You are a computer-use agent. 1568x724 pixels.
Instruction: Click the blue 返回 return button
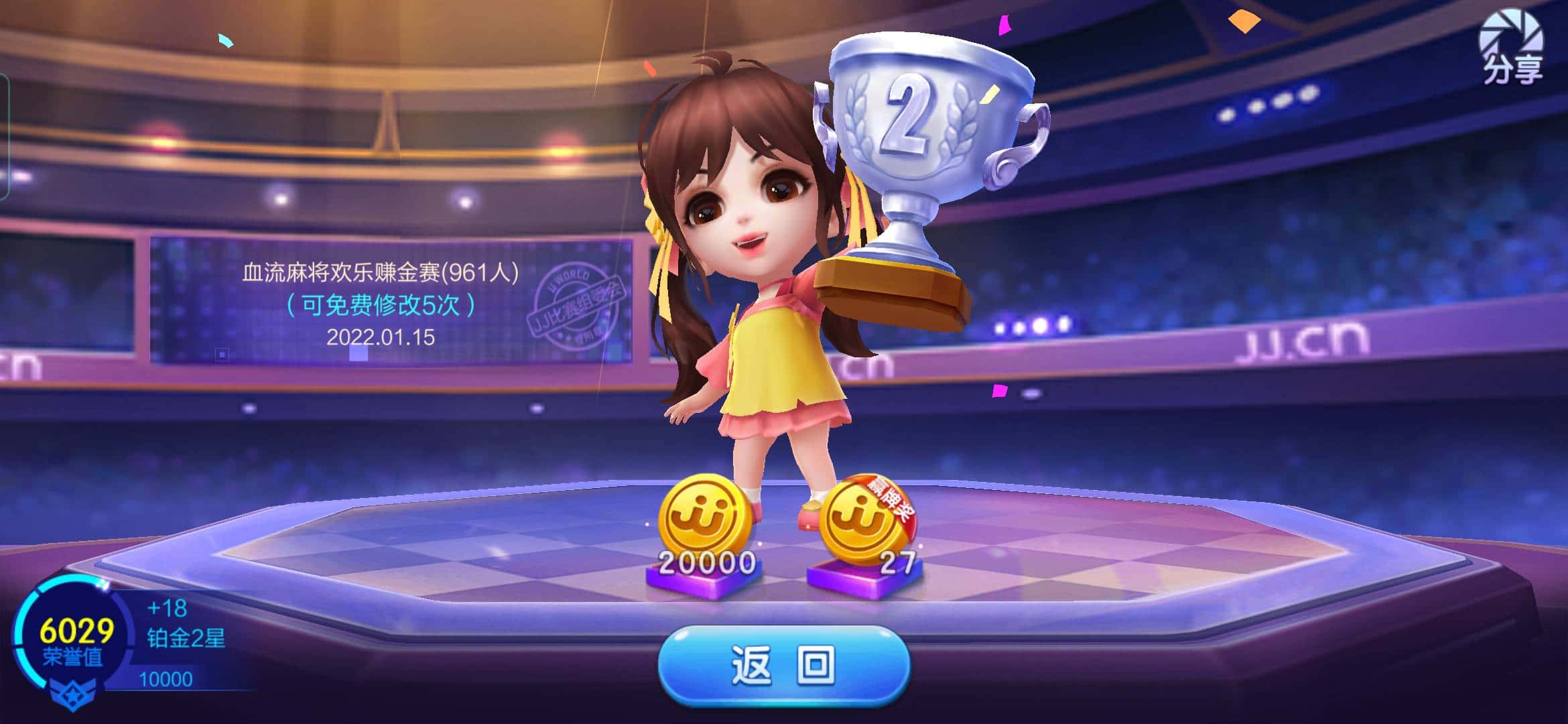tap(783, 666)
